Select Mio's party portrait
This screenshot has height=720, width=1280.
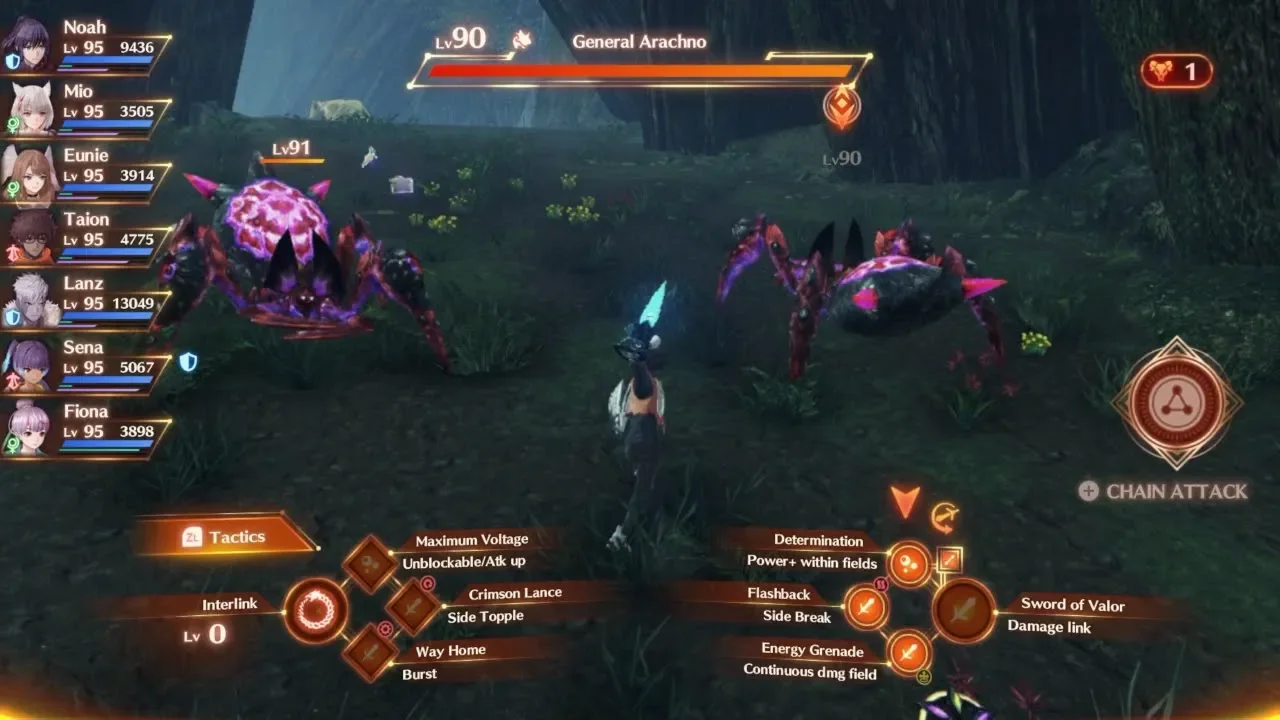tap(29, 108)
